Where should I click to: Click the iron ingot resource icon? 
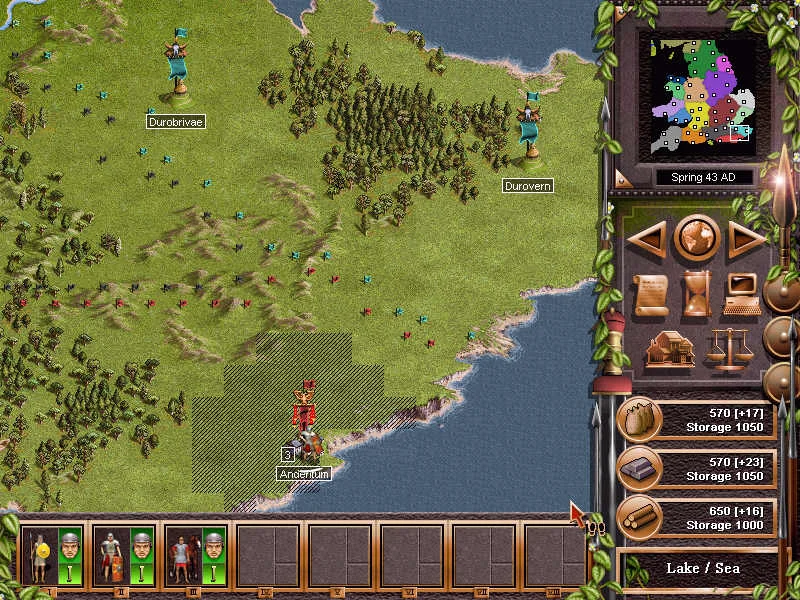(637, 468)
